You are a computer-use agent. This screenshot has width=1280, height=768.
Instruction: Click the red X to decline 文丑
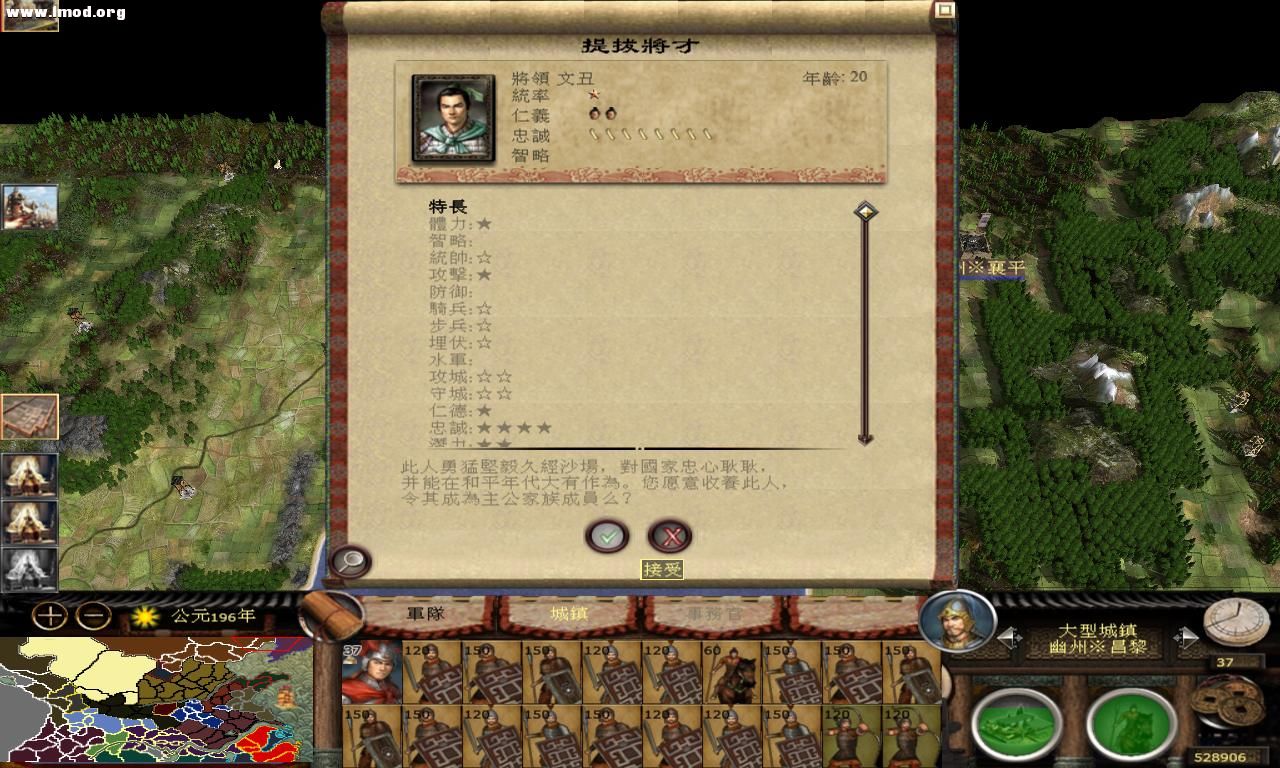click(671, 536)
